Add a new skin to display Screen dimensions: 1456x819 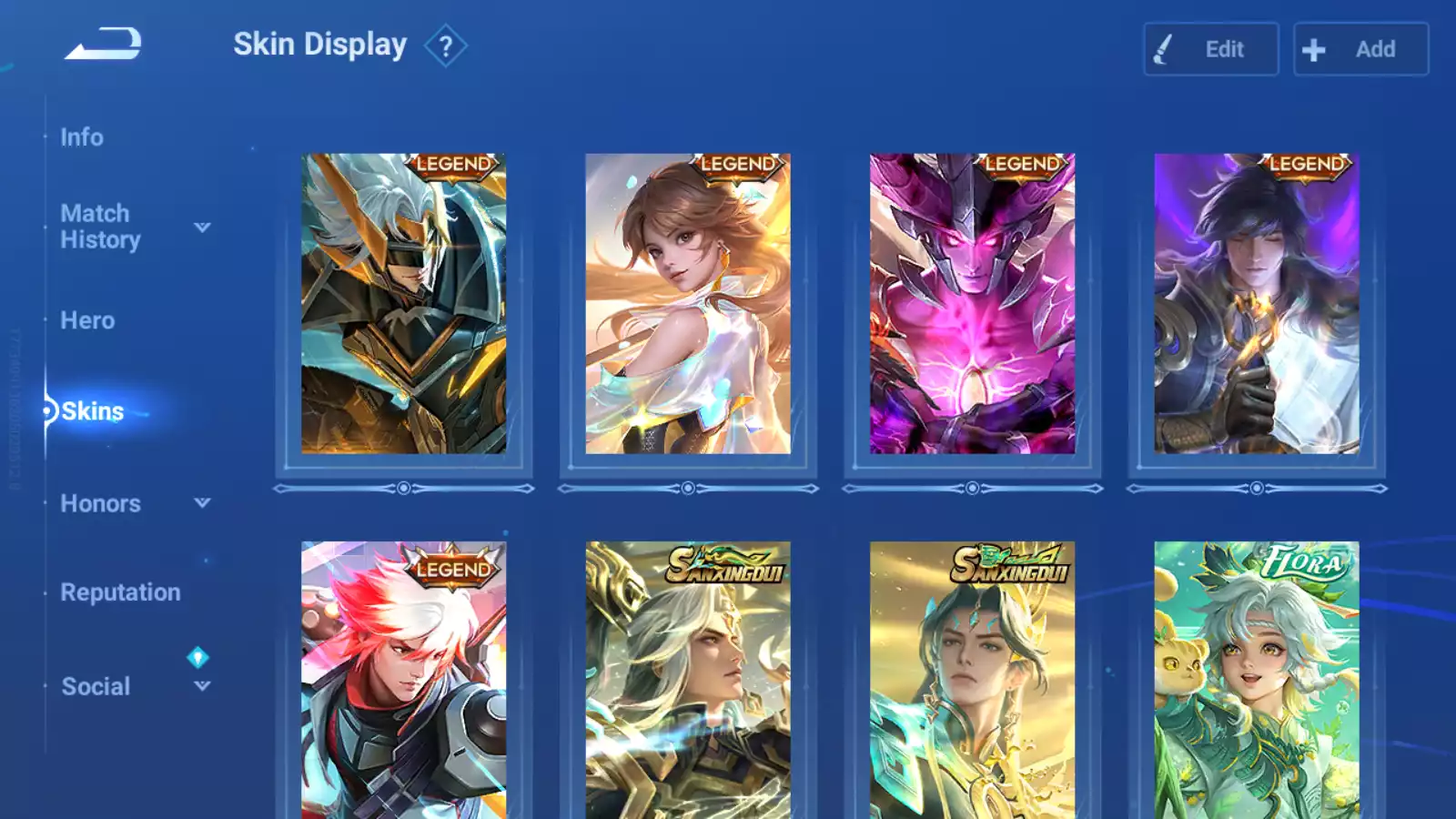(1360, 49)
